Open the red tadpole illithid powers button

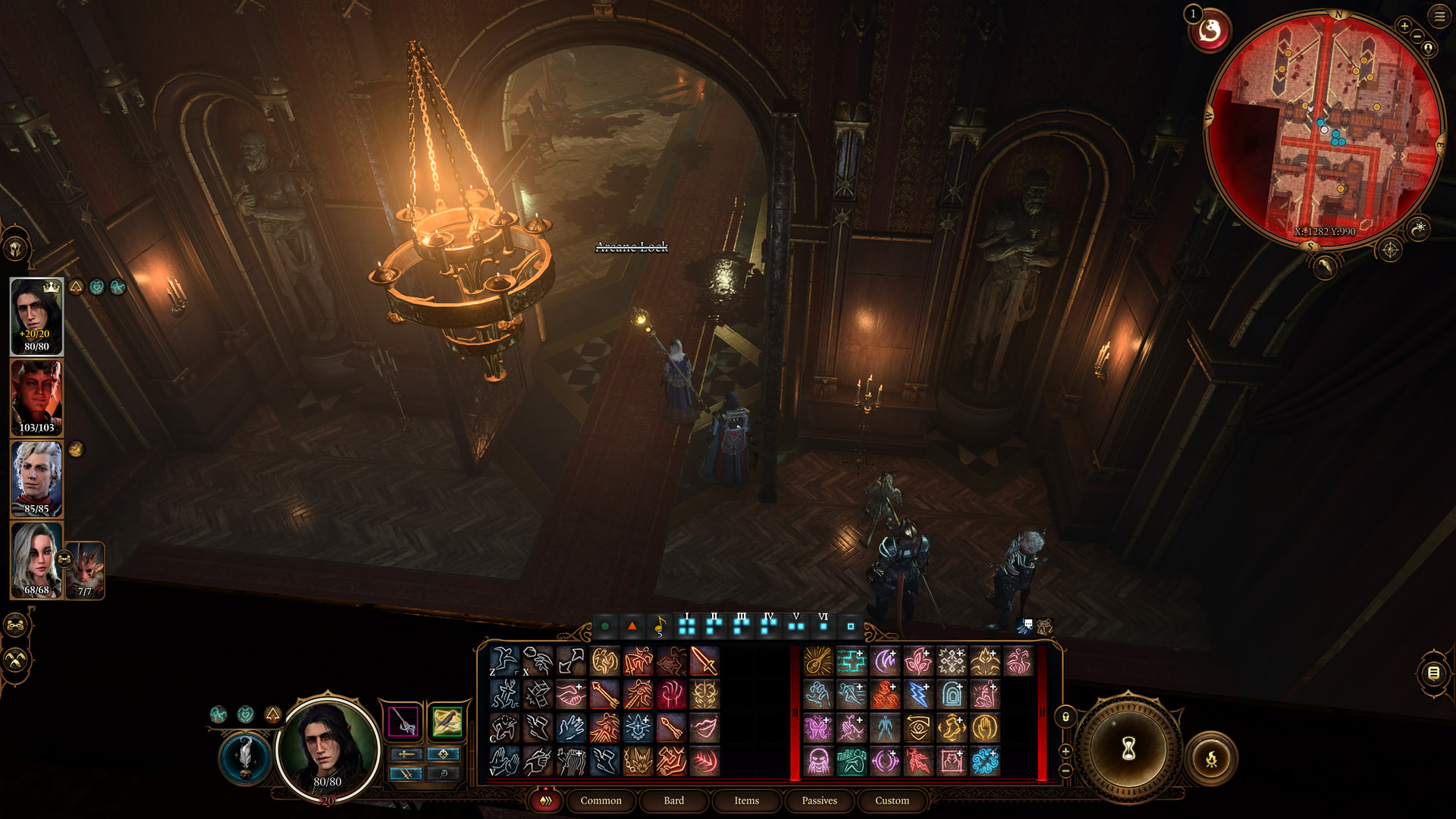(x=1210, y=32)
